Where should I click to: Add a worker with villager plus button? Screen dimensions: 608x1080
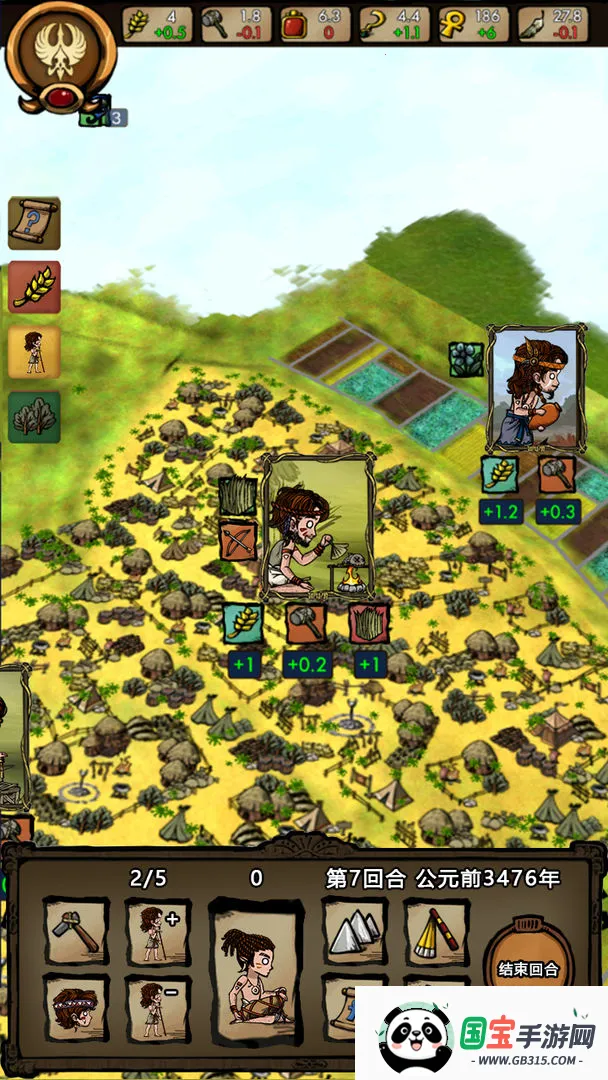(x=157, y=931)
